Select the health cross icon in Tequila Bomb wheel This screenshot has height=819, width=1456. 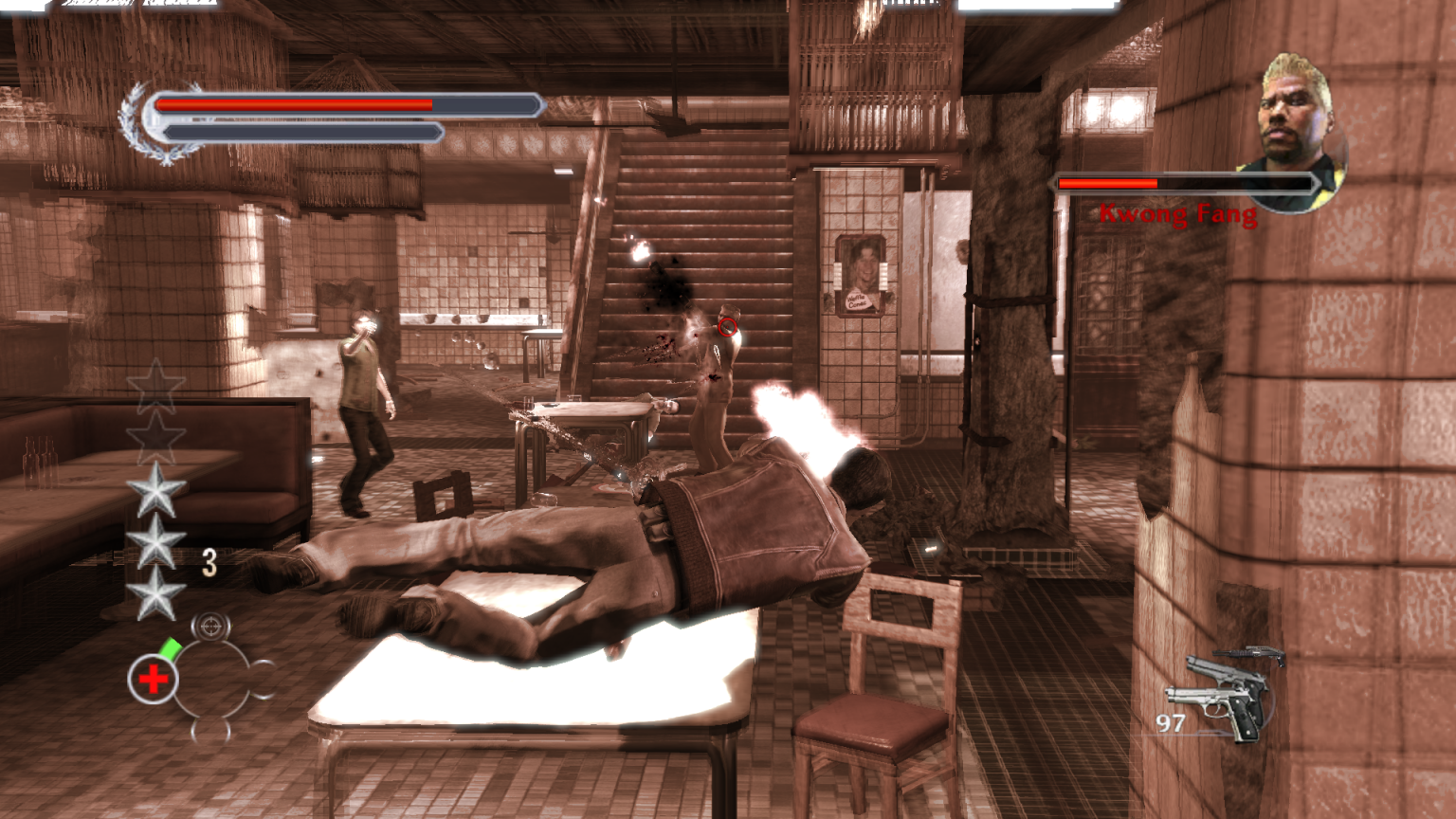click(x=152, y=677)
